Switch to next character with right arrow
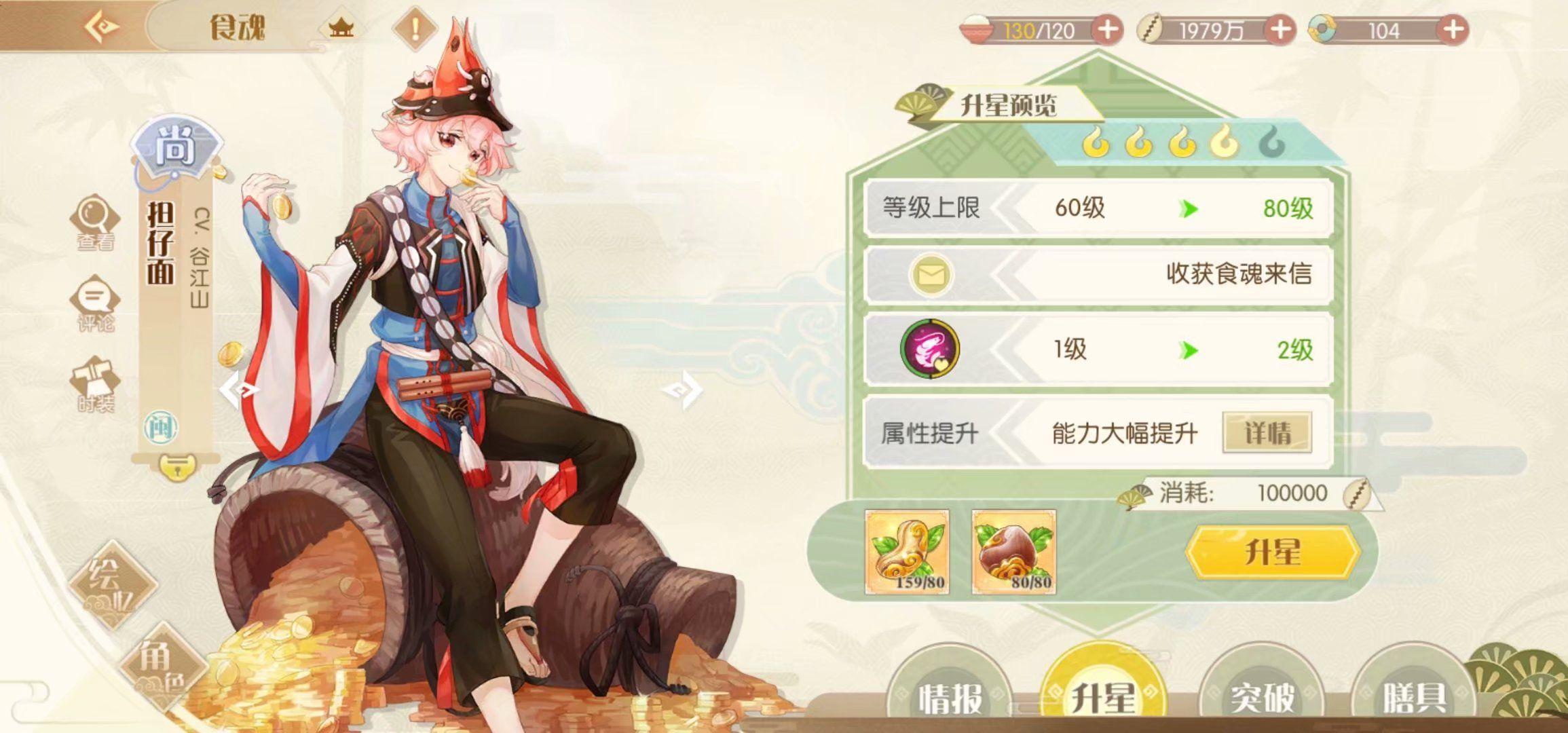 pyautogui.click(x=682, y=390)
